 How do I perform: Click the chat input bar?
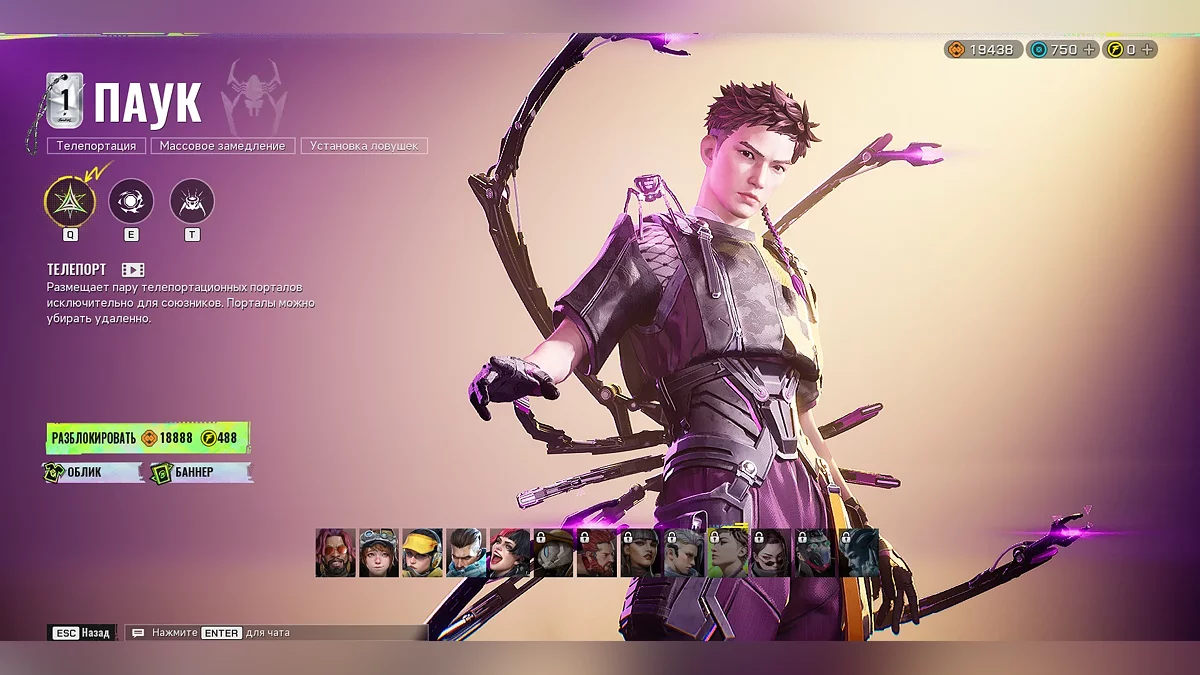point(277,633)
